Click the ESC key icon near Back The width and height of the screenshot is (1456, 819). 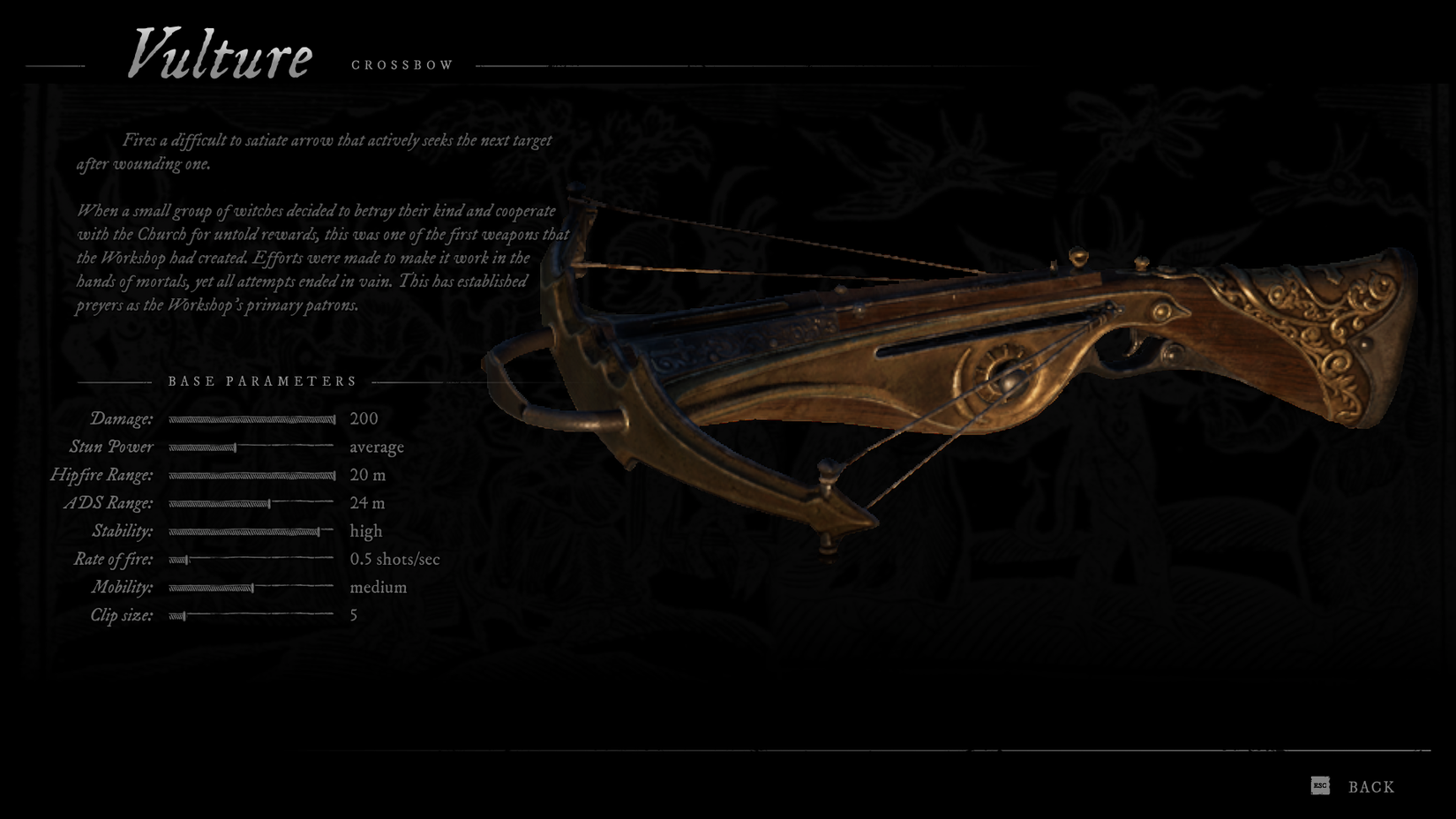(1320, 785)
